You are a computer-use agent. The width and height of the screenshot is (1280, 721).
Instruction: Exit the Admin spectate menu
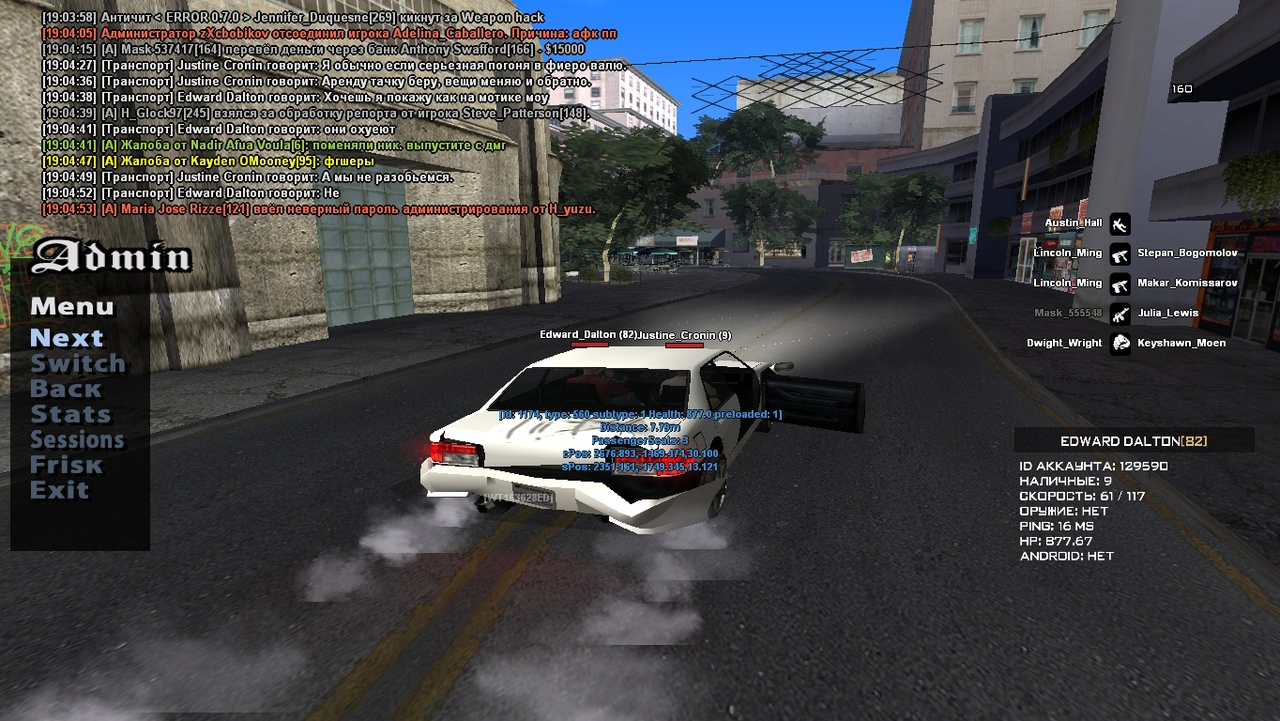tap(59, 490)
